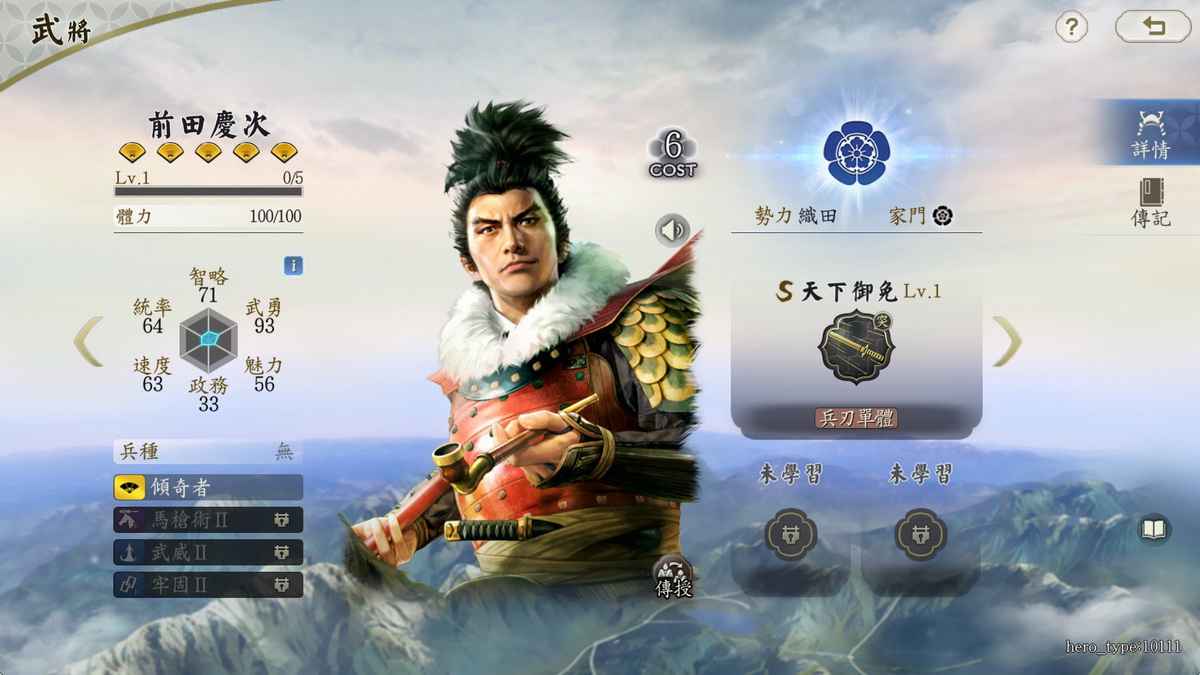
Task: Open the 天下御免 skill card
Action: point(856,352)
